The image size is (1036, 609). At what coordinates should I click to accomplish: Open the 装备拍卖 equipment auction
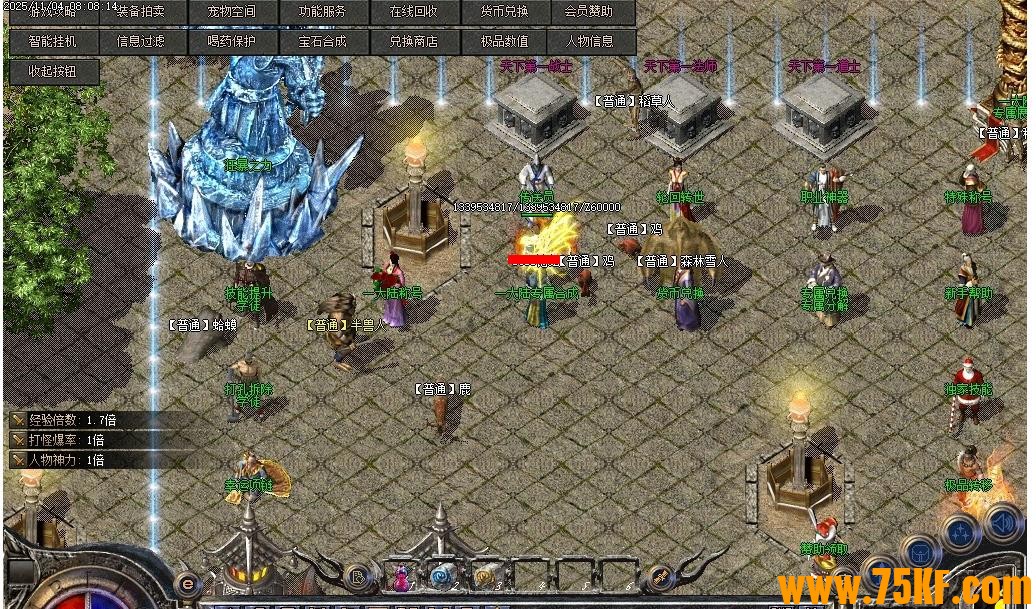(x=145, y=12)
